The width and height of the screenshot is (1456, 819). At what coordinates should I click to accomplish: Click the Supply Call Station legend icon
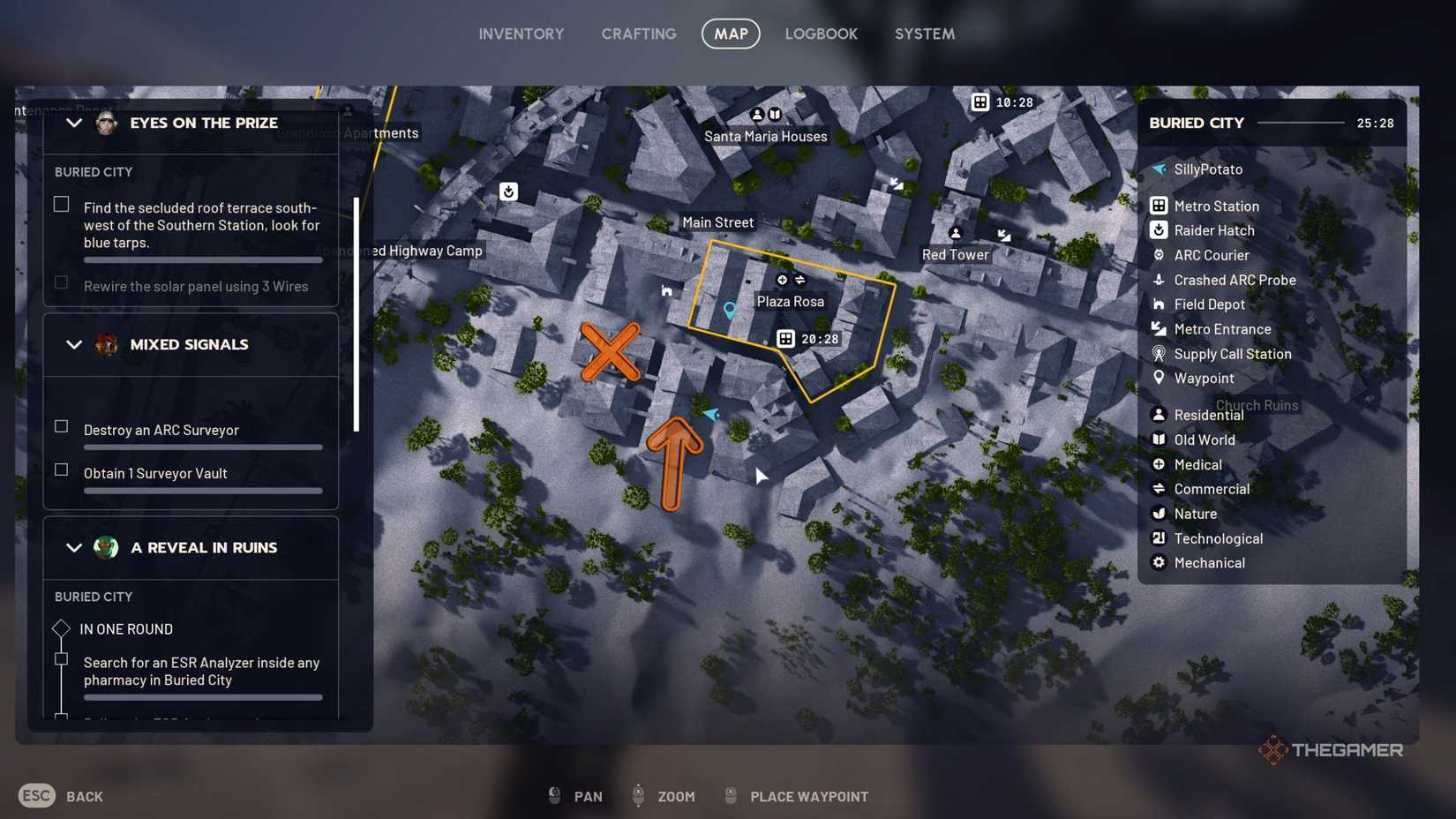pos(1160,354)
